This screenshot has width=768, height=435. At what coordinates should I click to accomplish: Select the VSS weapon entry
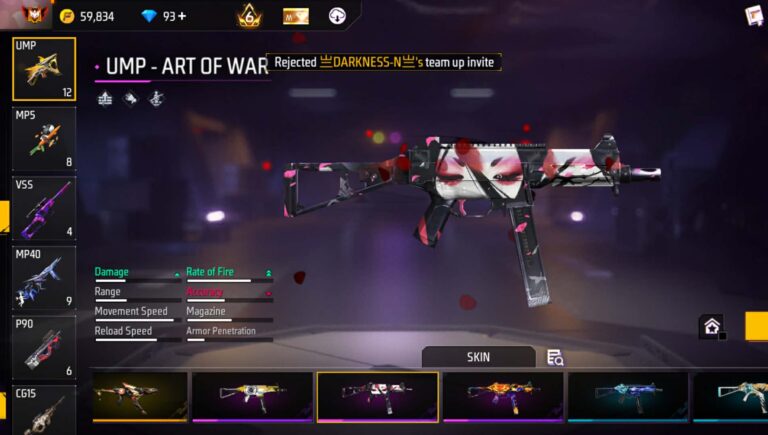pos(43,208)
